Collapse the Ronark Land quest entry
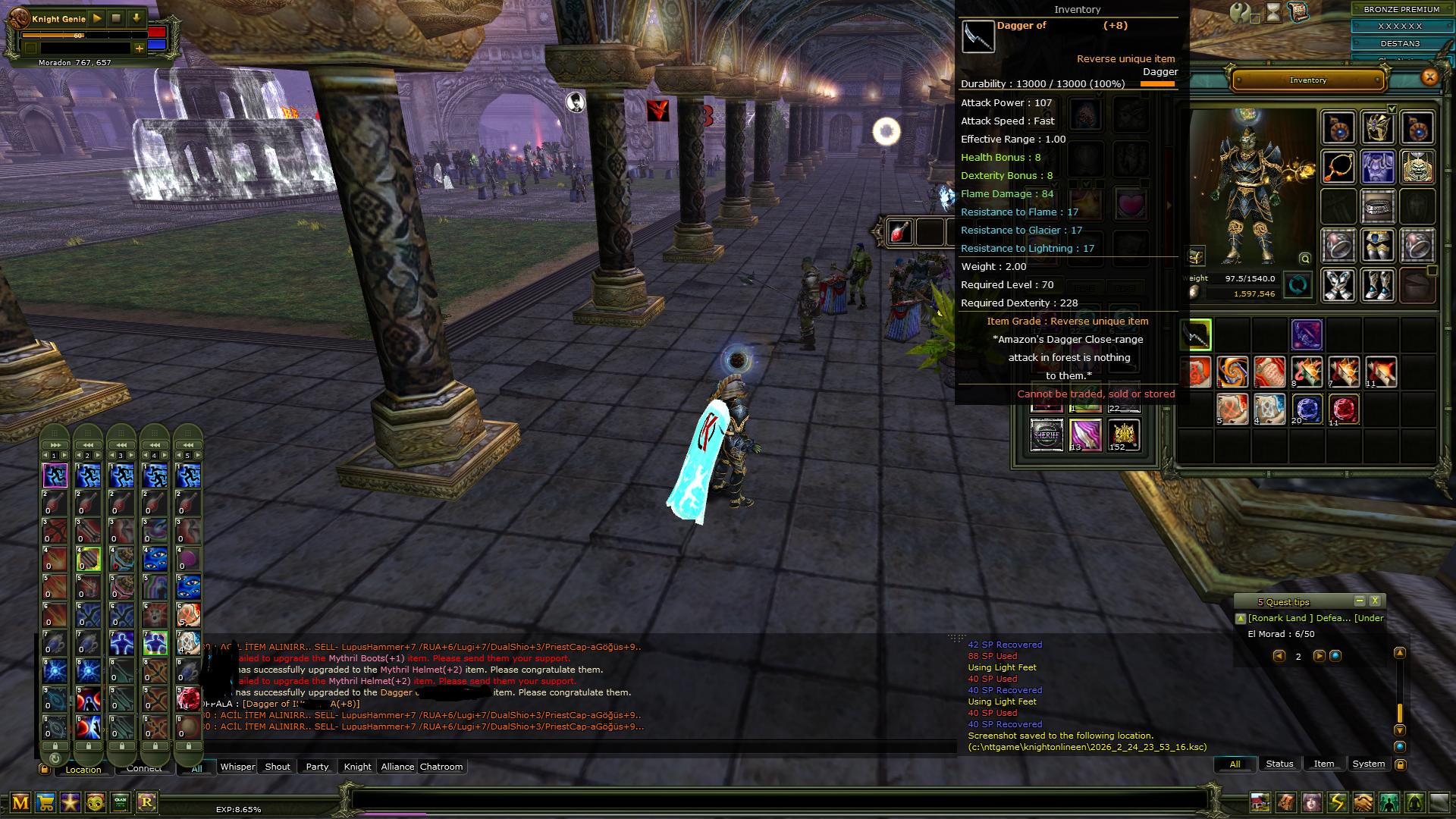The width and height of the screenshot is (1456, 819). [x=1242, y=618]
